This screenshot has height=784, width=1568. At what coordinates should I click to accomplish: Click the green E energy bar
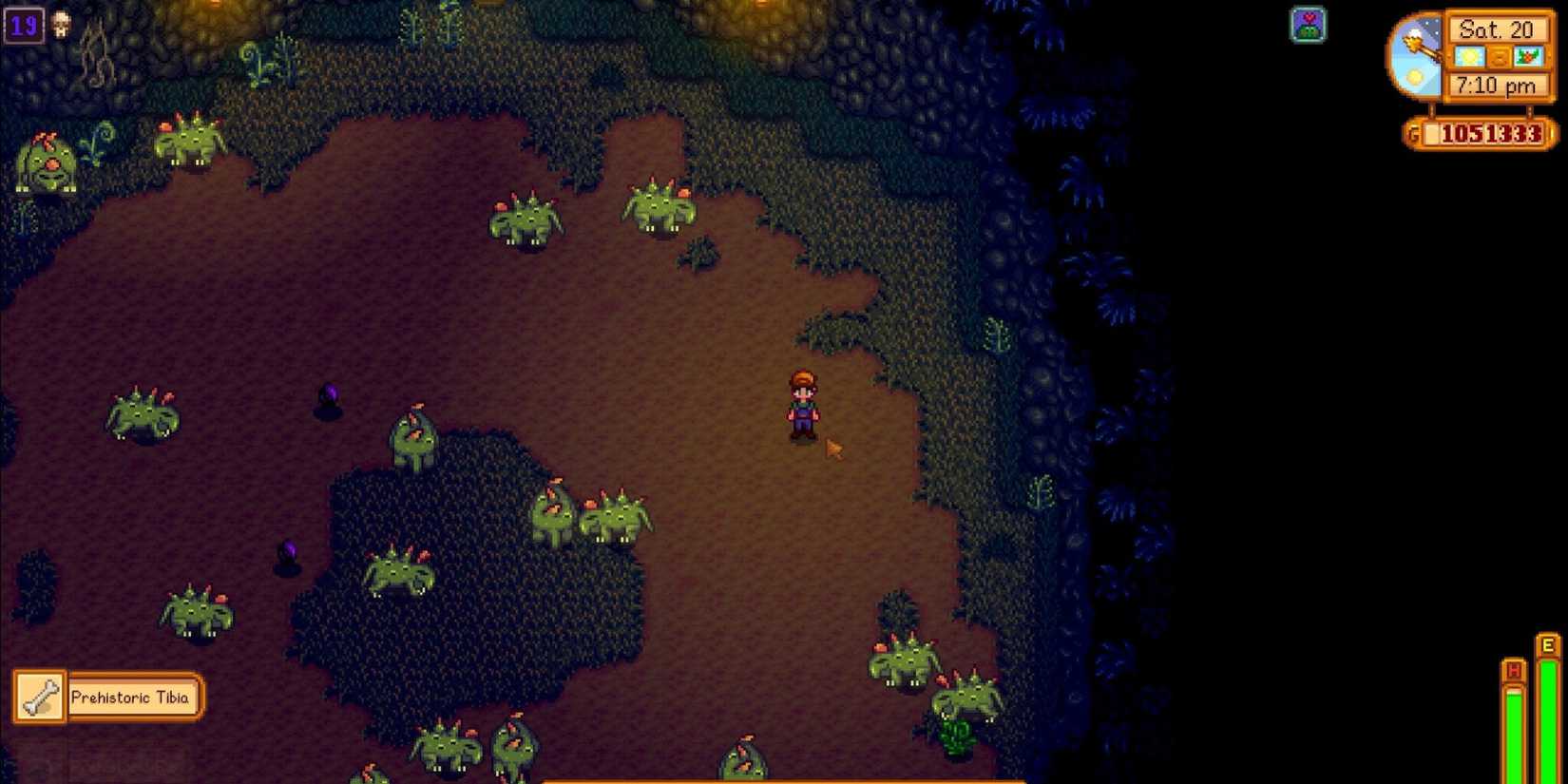pyautogui.click(x=1547, y=722)
